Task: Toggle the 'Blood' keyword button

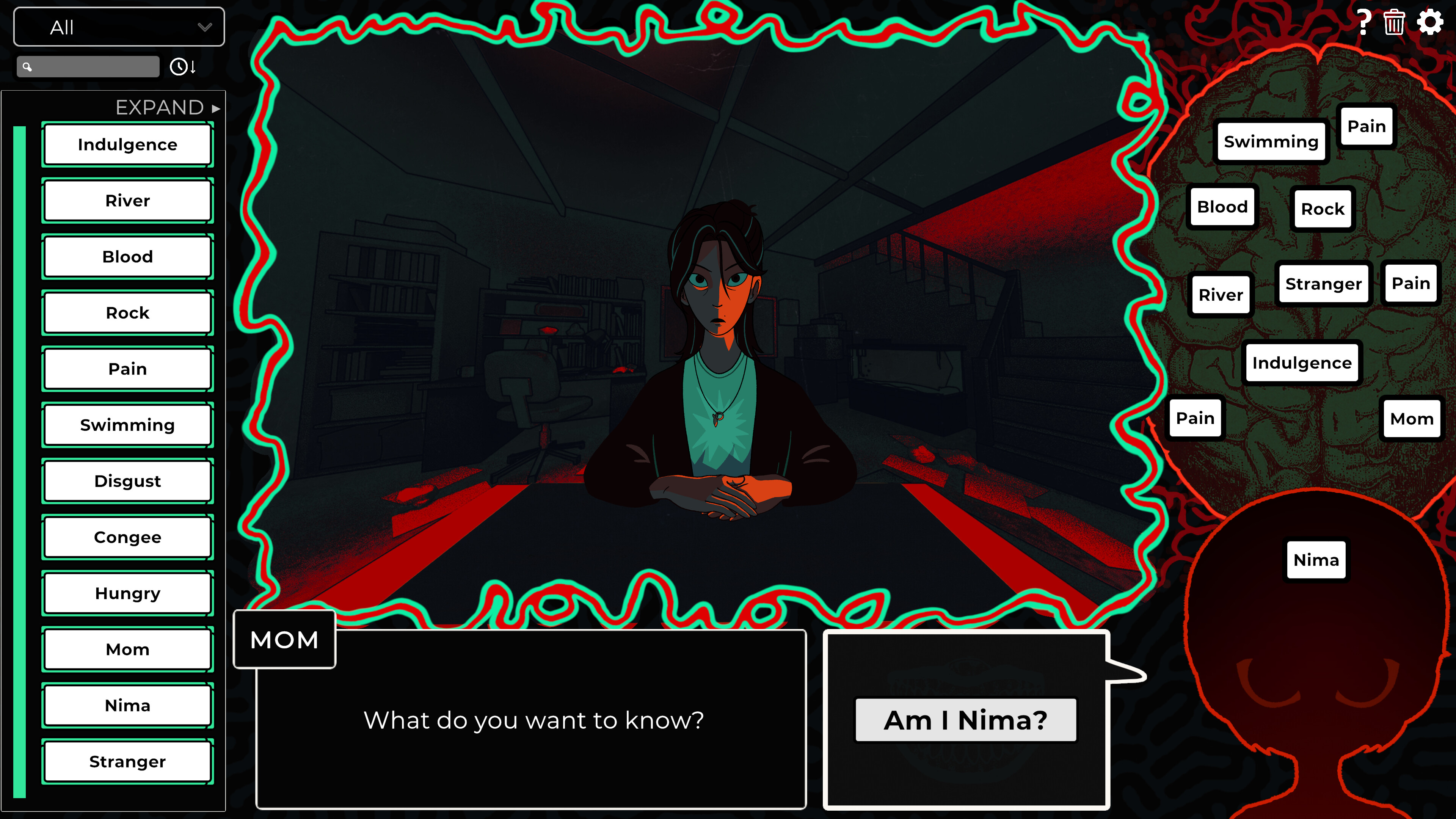Action: [127, 257]
